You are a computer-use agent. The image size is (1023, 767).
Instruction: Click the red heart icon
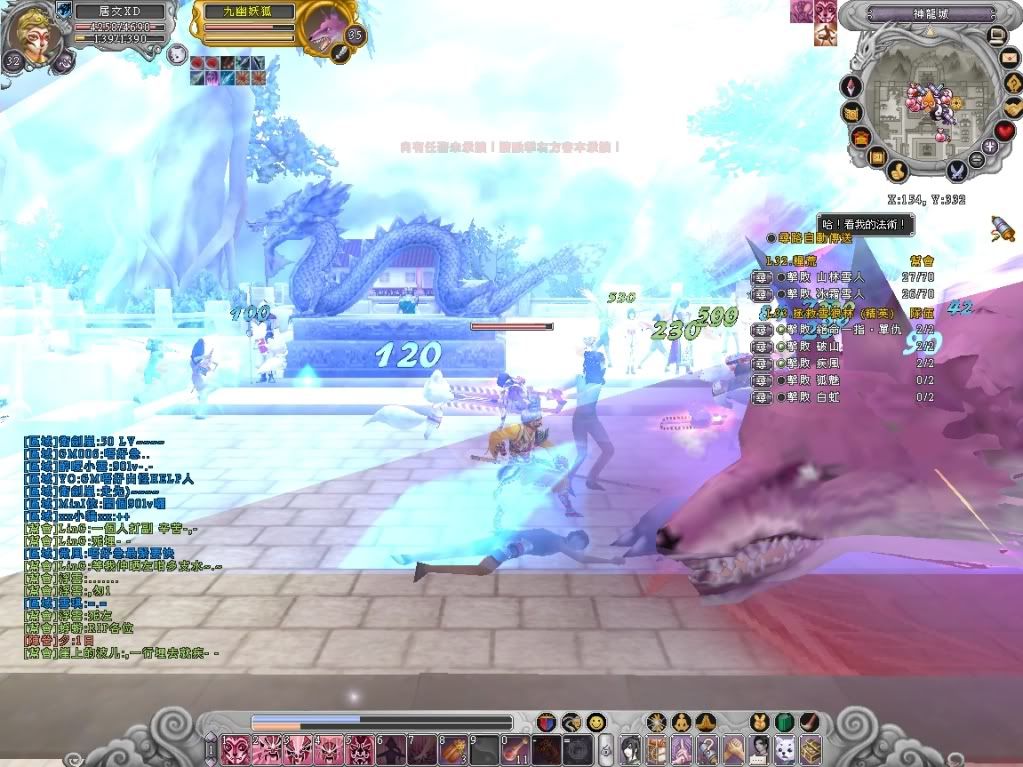point(1005,131)
